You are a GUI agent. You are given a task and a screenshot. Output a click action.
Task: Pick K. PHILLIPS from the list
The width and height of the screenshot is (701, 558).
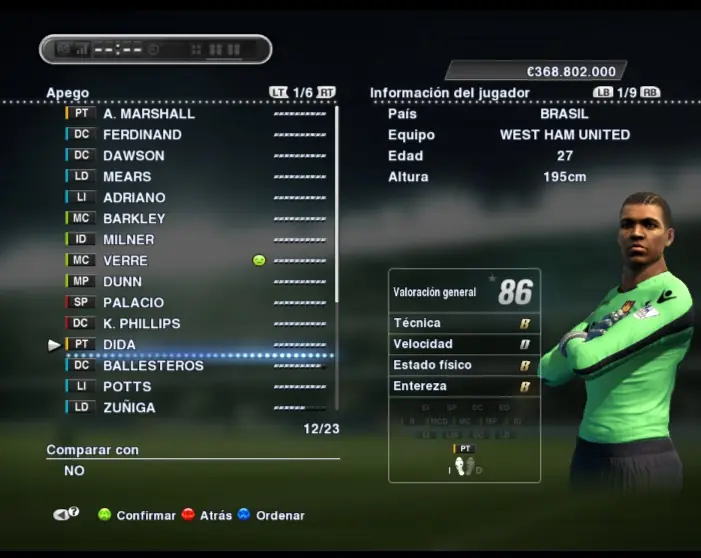(x=142, y=324)
